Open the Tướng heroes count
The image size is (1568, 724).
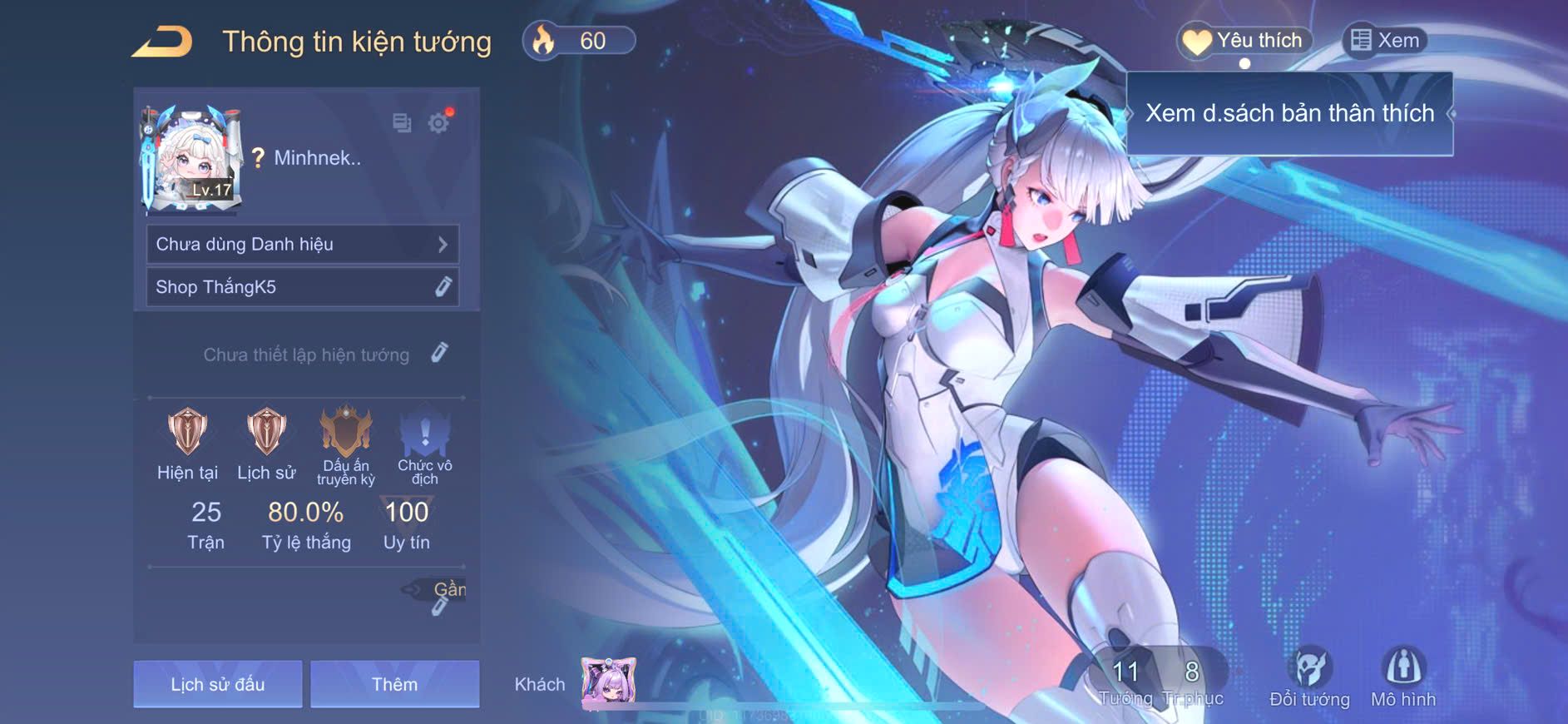click(1125, 682)
